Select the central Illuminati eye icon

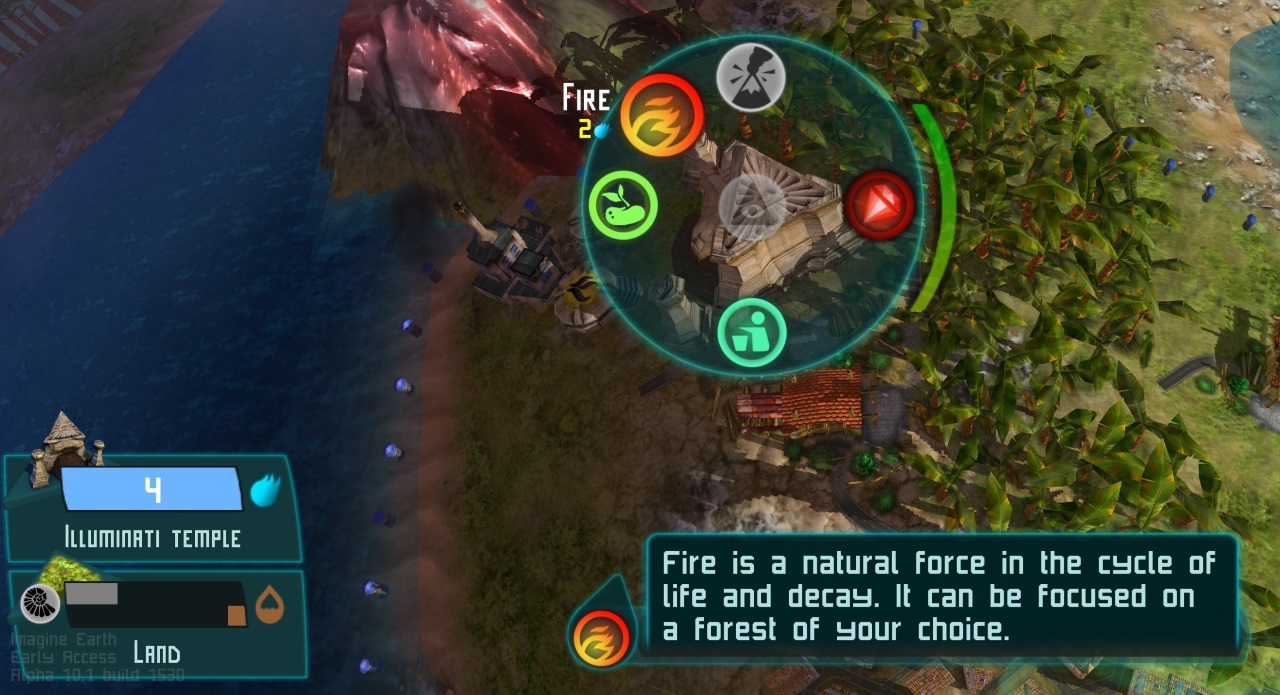point(749,207)
